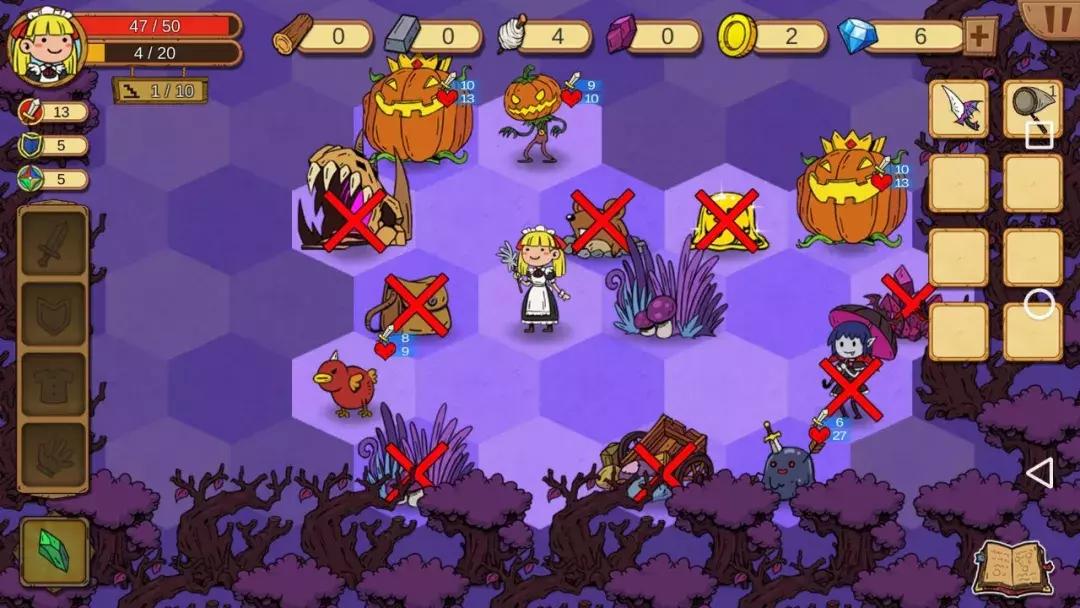This screenshot has height=608, width=1080.
Task: Open the maid character portrait
Action: tap(35, 46)
